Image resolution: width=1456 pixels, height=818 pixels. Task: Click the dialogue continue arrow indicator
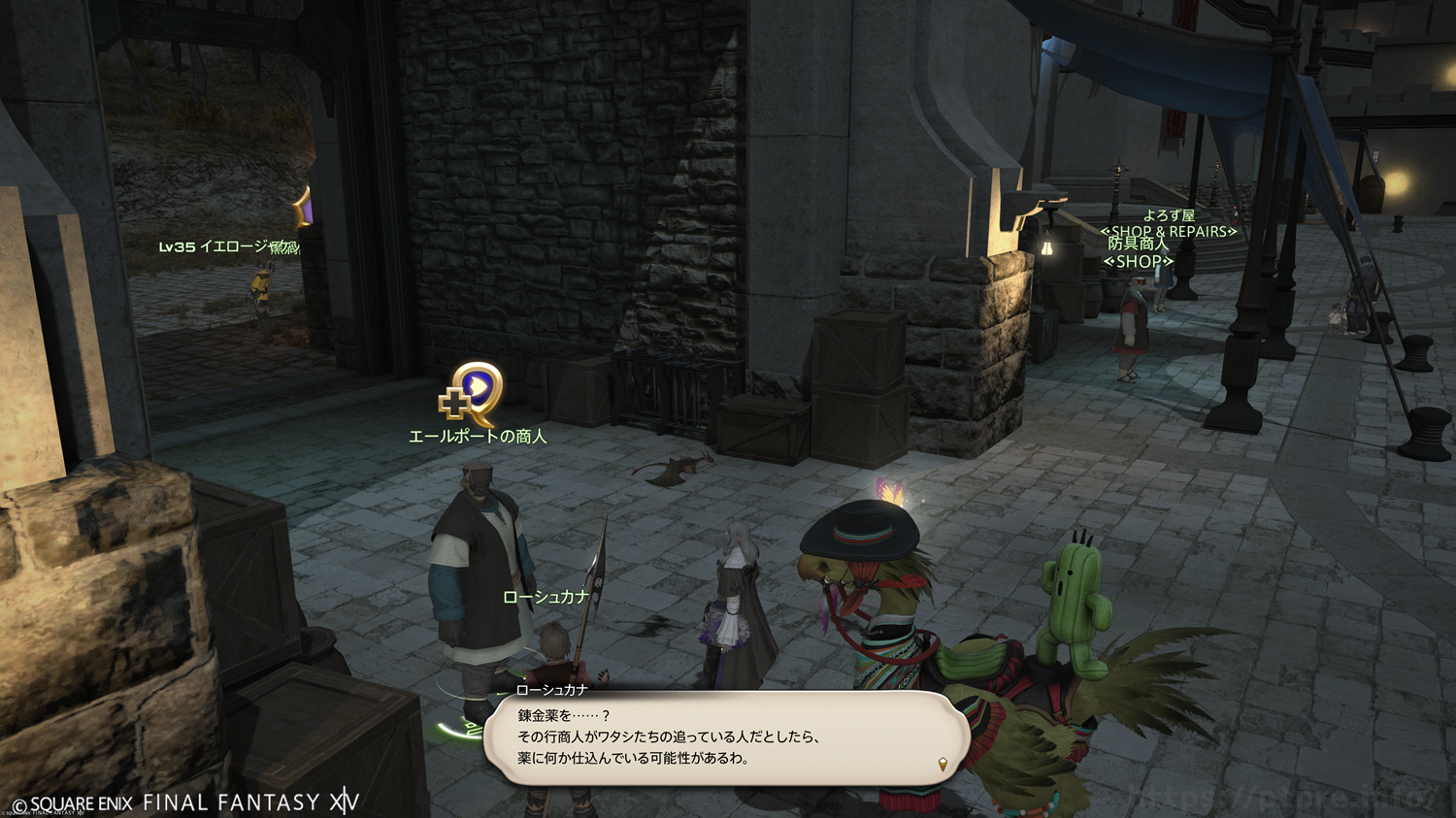[x=943, y=765]
